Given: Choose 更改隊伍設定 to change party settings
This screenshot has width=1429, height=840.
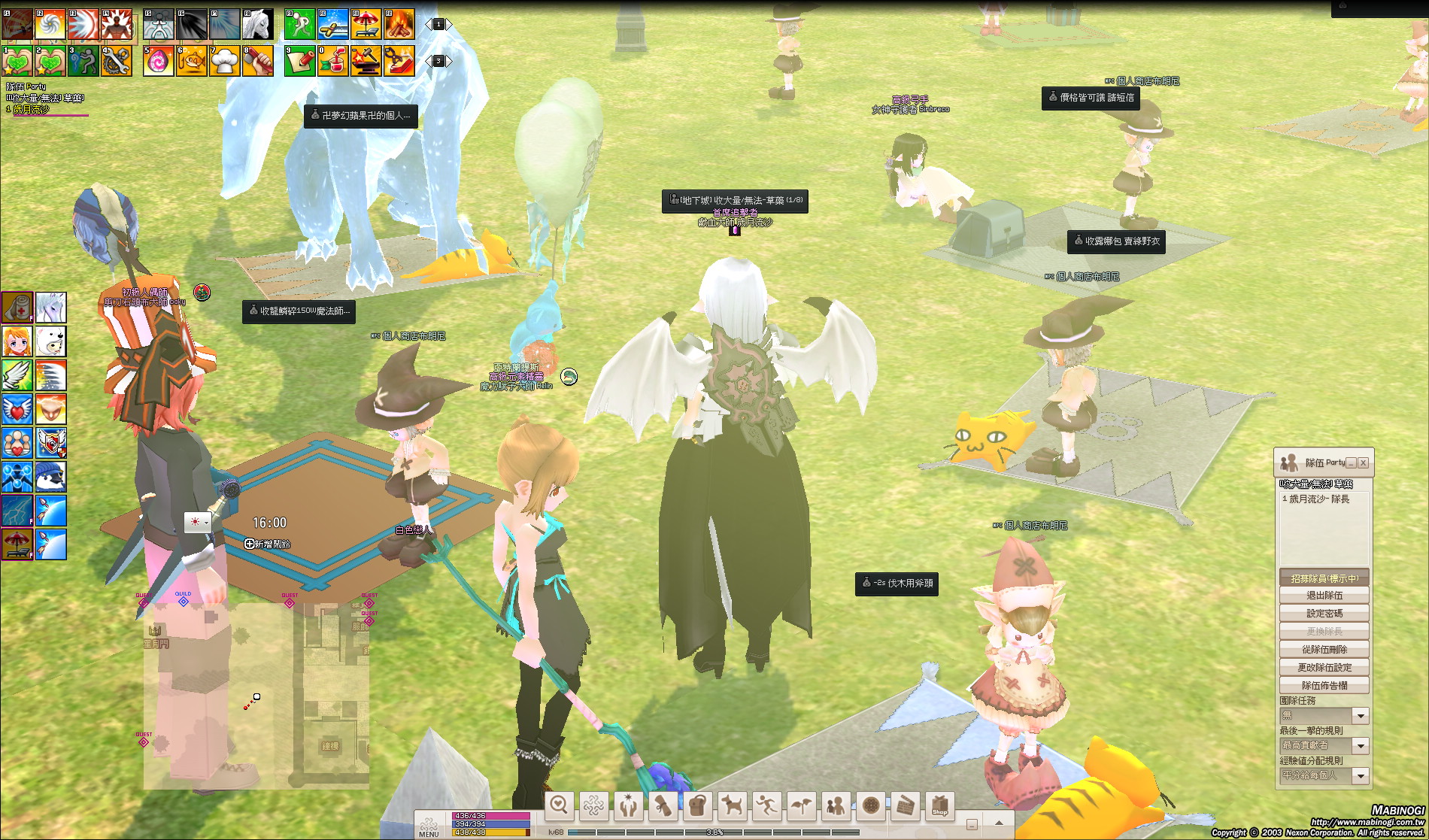Looking at the screenshot, I should (1324, 668).
